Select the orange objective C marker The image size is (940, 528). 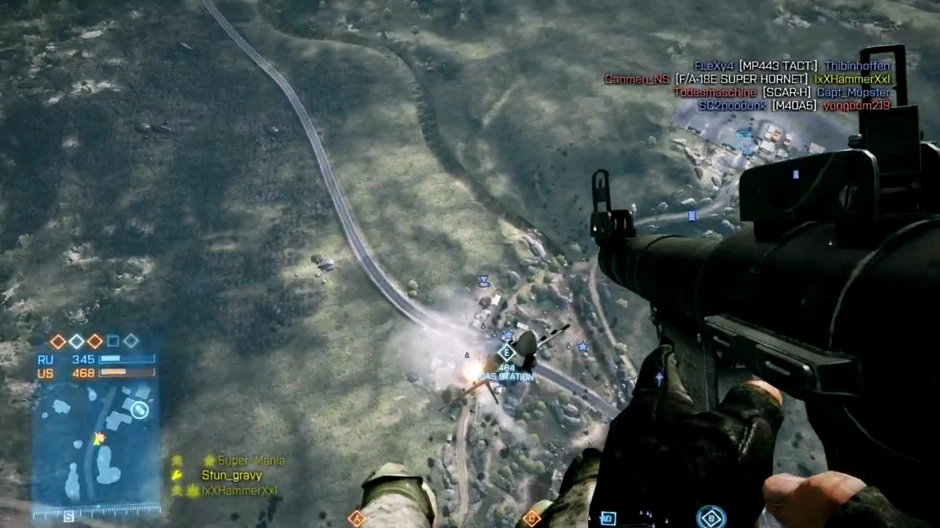pyautogui.click(x=531, y=518)
